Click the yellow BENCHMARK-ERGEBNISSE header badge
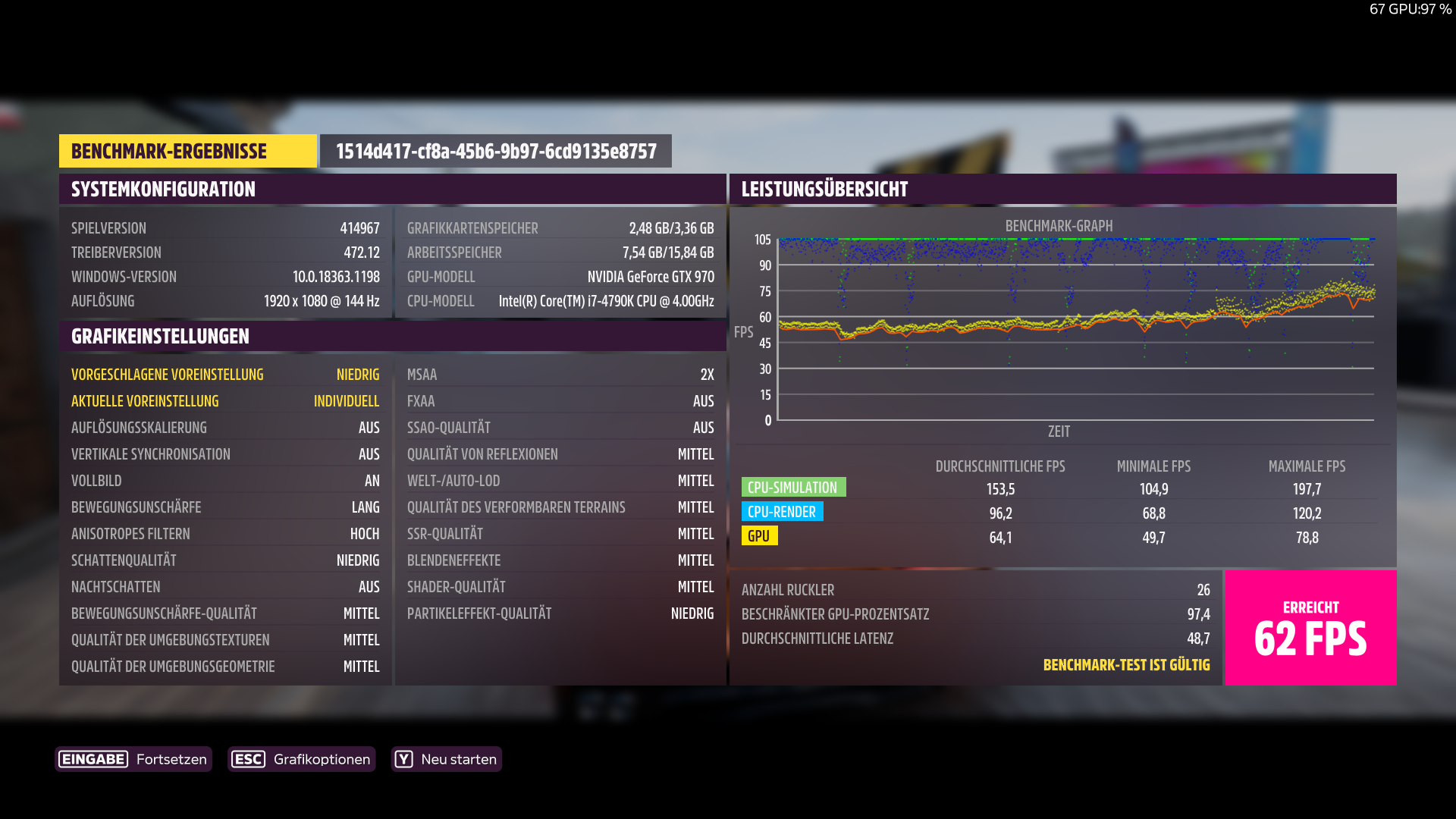The image size is (1456, 819). tap(187, 150)
